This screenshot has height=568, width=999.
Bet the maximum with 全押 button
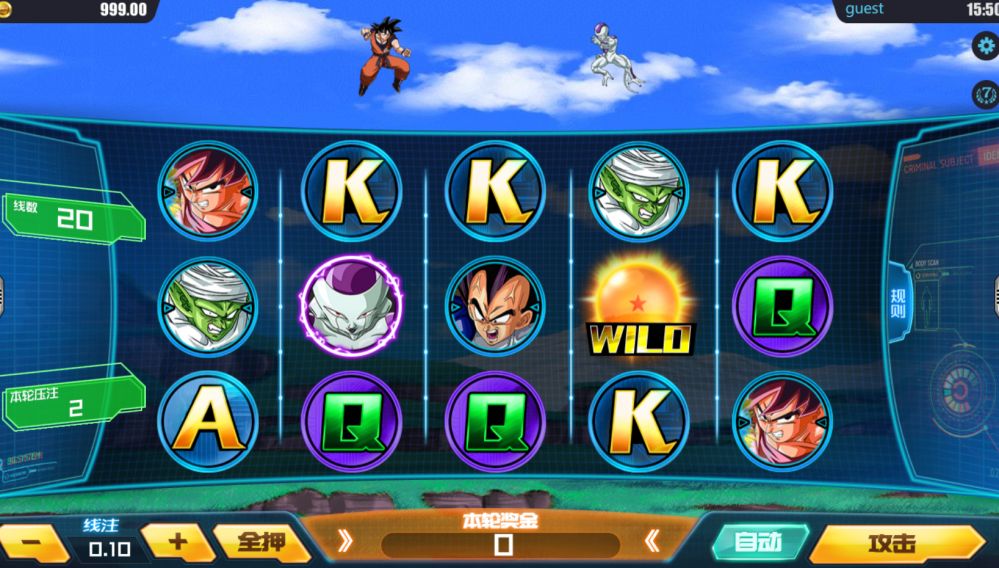(263, 542)
